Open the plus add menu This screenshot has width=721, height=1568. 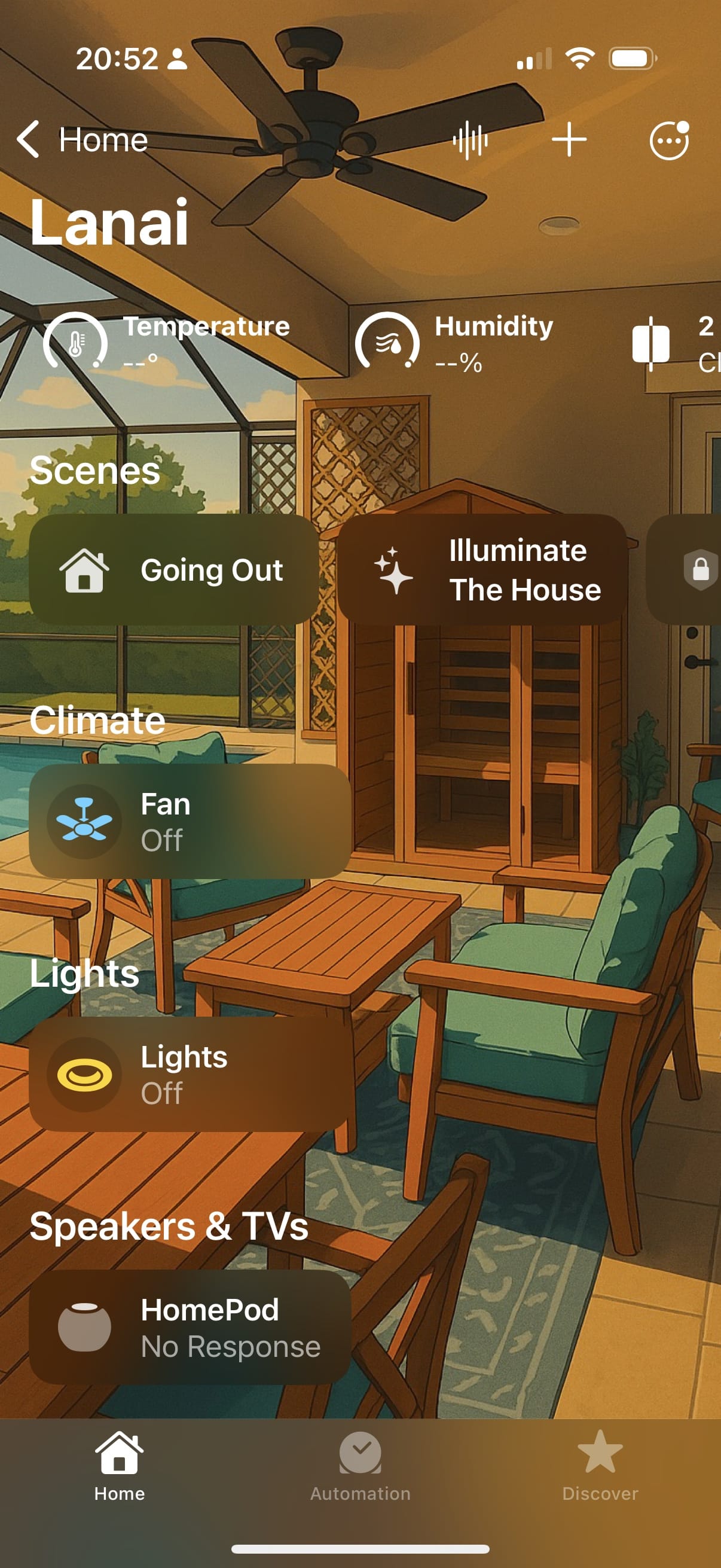tap(569, 140)
